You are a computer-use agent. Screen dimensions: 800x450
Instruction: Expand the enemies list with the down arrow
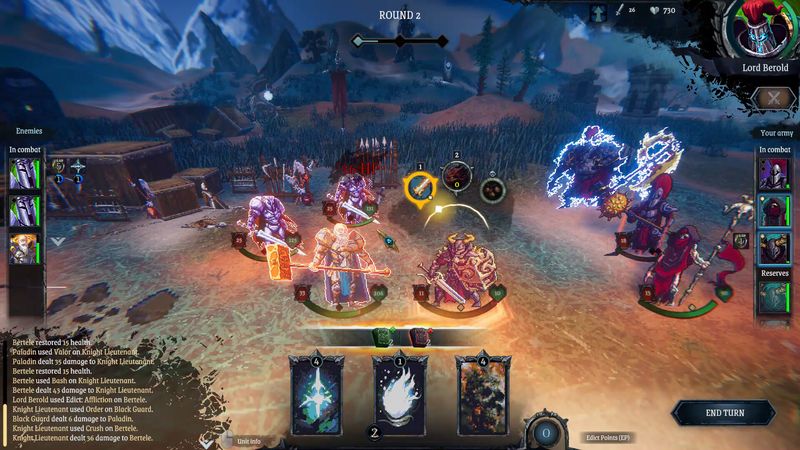pos(57,241)
